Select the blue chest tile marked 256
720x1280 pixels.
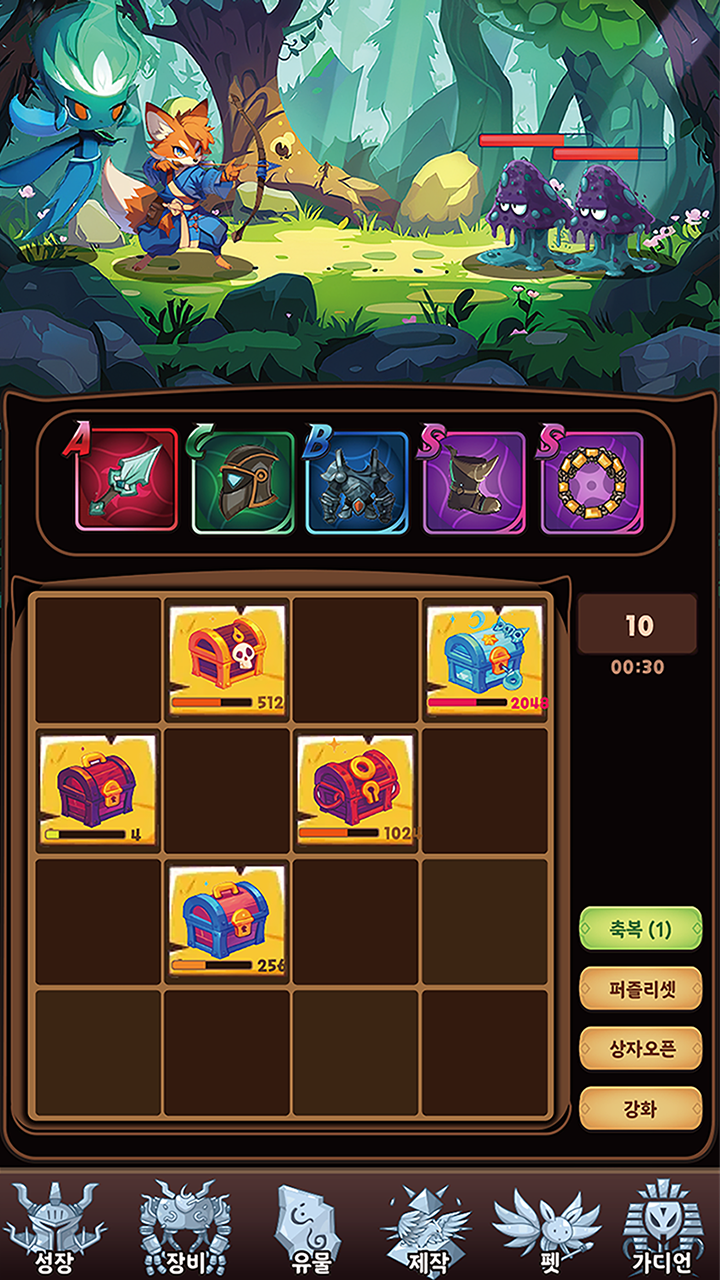[x=227, y=919]
